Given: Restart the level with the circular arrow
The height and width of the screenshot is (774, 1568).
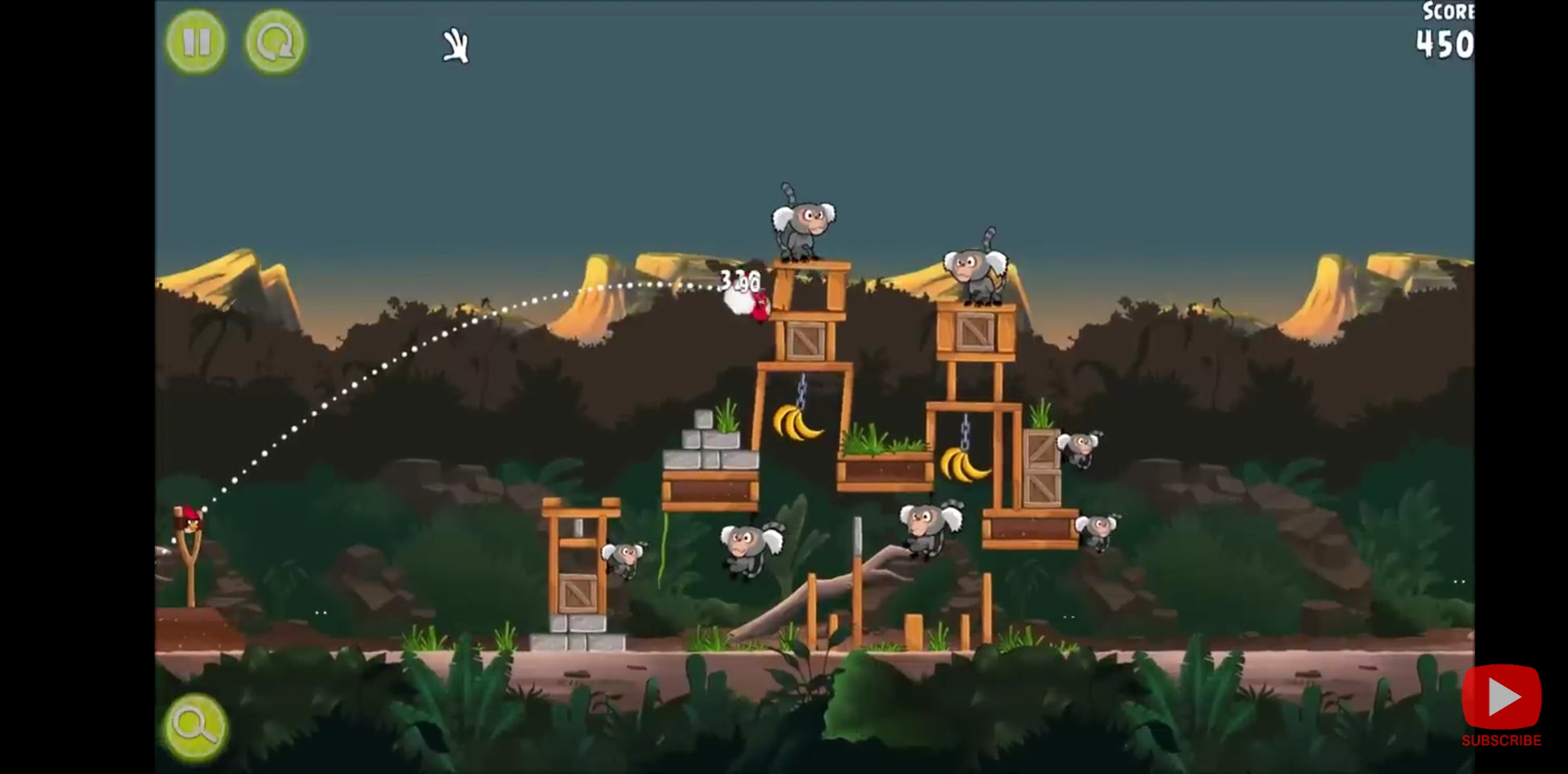Looking at the screenshot, I should (x=275, y=42).
